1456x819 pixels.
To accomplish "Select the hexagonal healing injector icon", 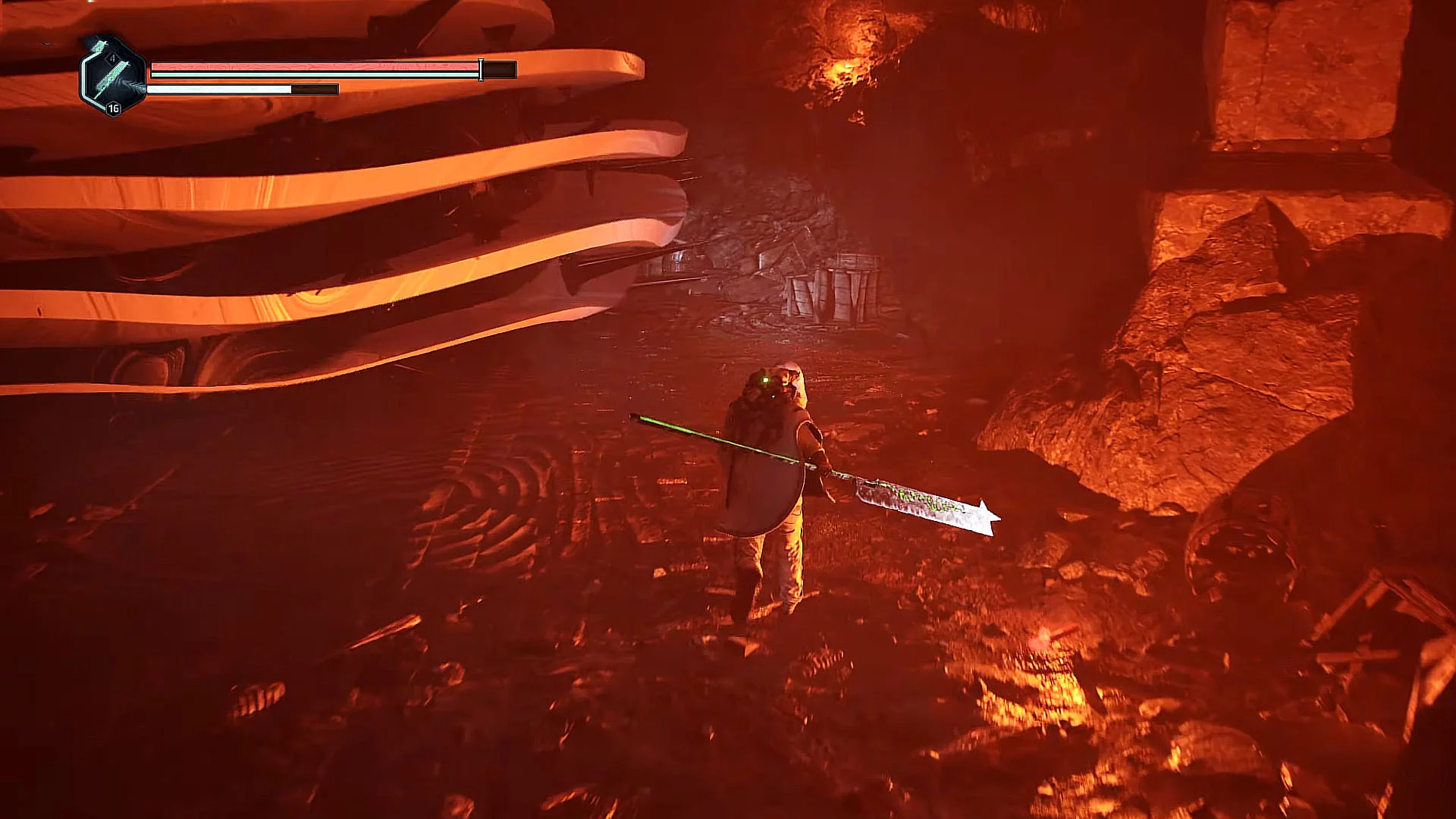I will 112,75.
